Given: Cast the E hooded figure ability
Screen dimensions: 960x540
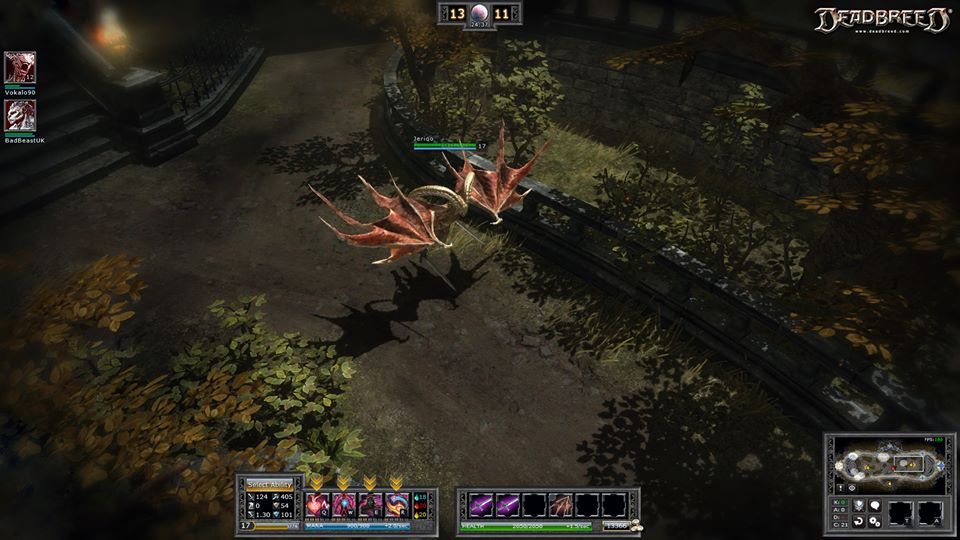Looking at the screenshot, I should (x=369, y=505).
